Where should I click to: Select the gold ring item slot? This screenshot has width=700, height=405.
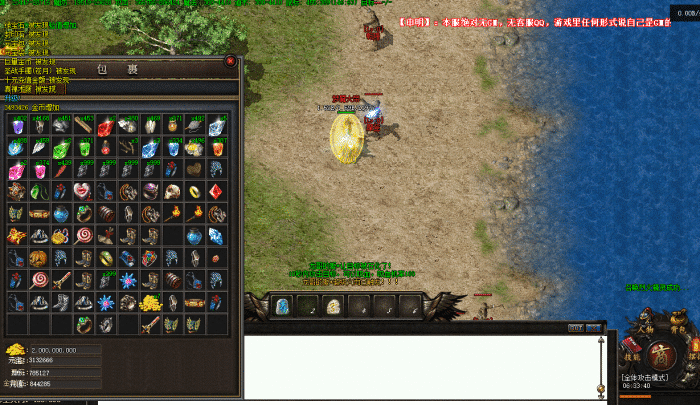(194, 190)
